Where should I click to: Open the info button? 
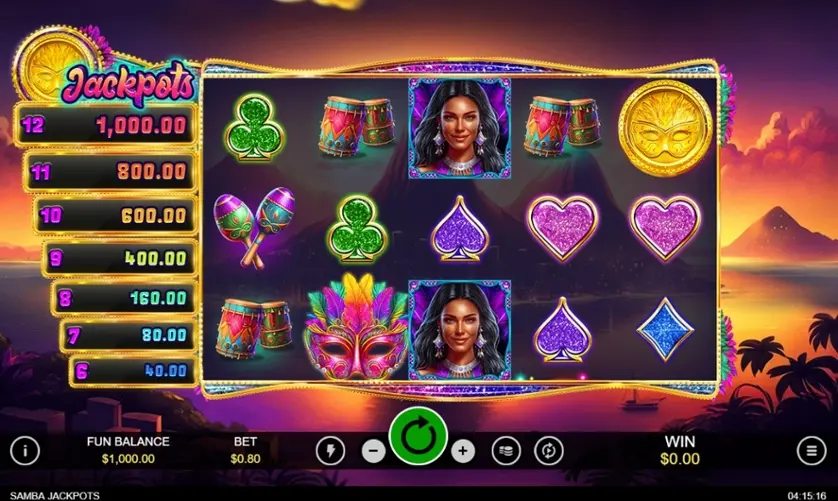[25, 450]
